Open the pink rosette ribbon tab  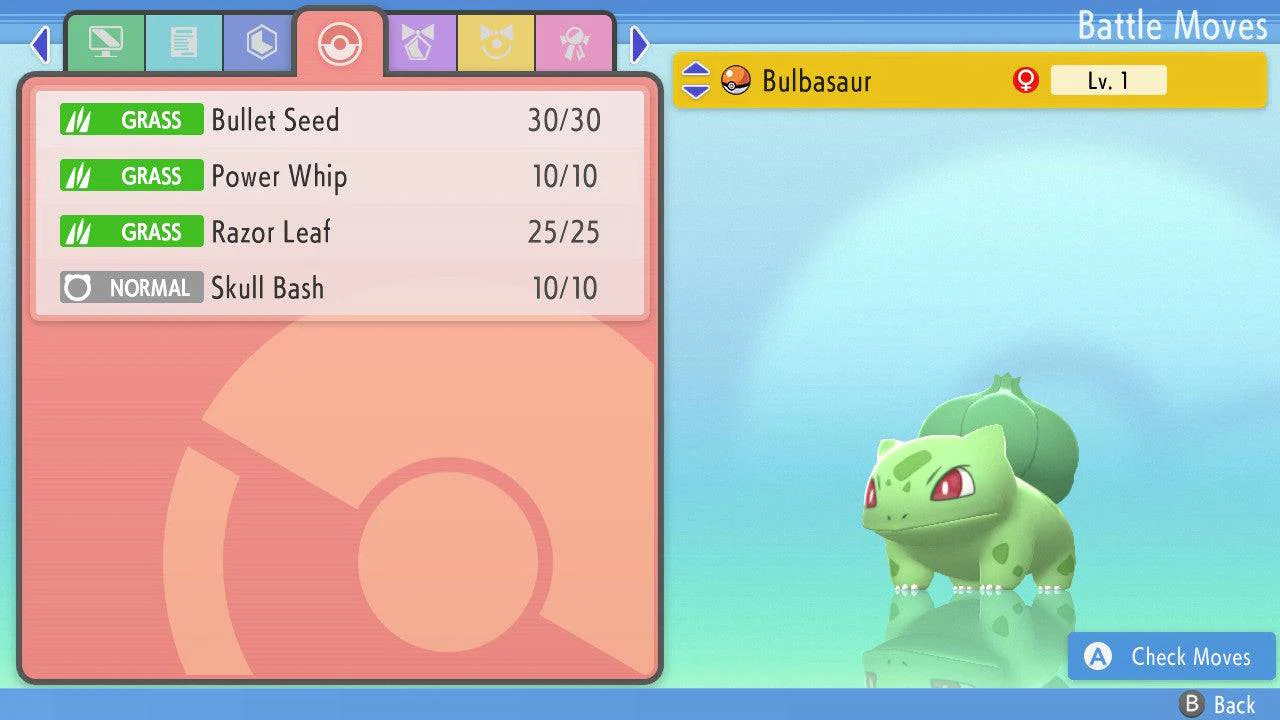pos(574,43)
